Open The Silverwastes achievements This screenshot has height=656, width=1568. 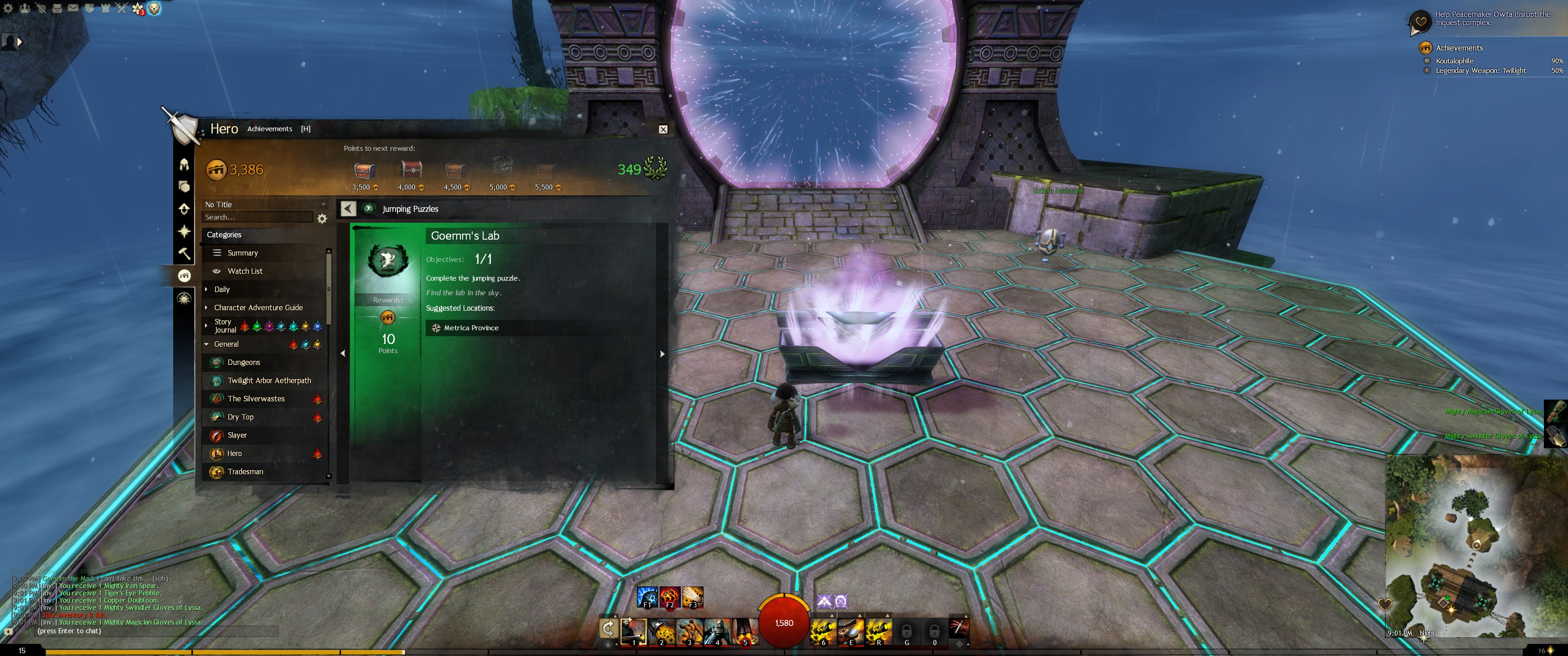click(x=256, y=399)
